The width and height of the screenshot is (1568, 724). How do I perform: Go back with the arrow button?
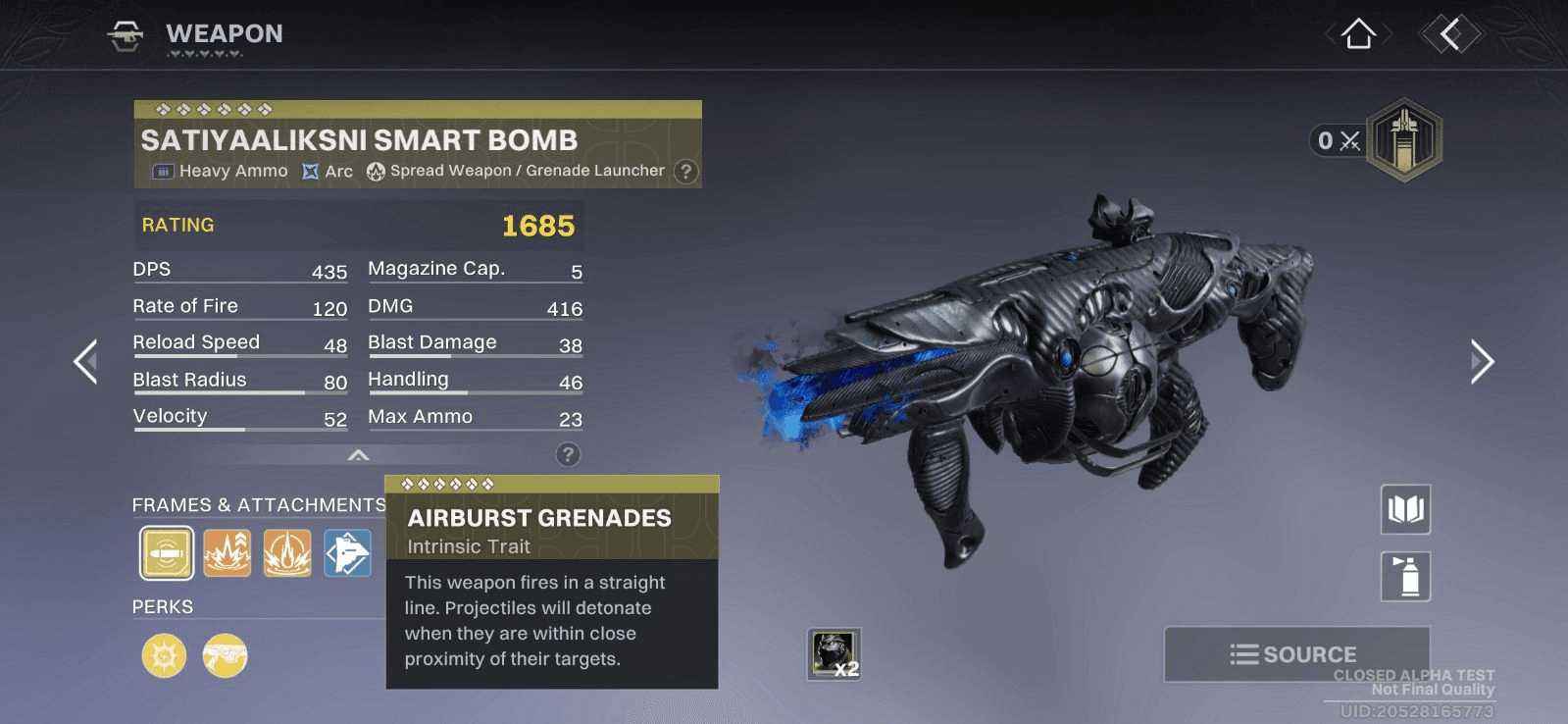pos(1450,34)
